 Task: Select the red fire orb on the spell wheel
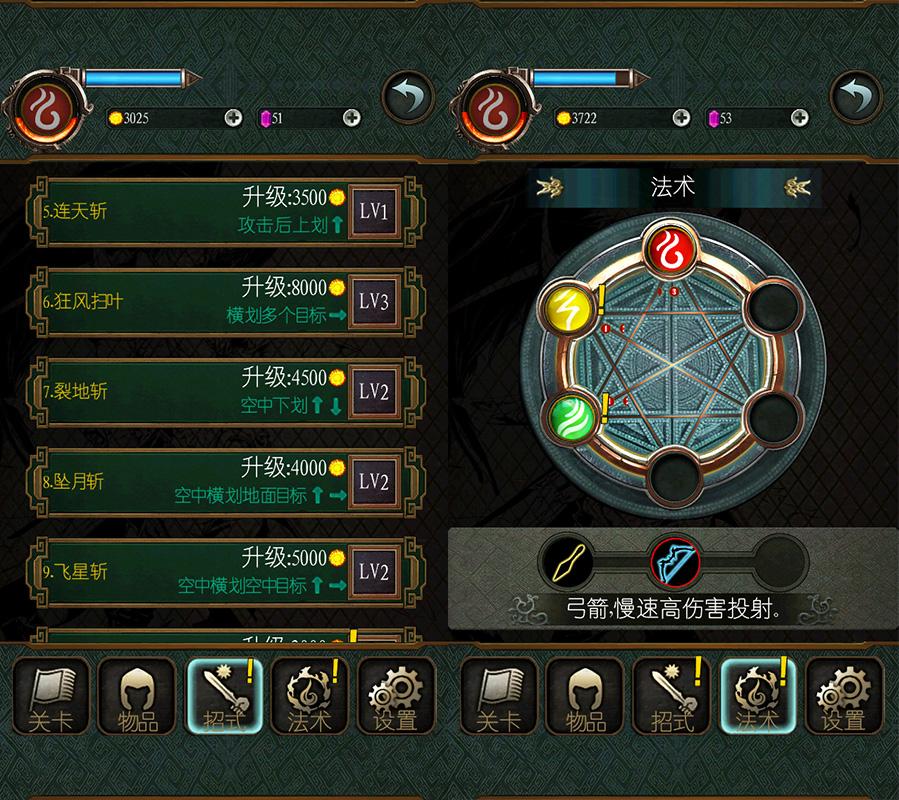click(673, 249)
